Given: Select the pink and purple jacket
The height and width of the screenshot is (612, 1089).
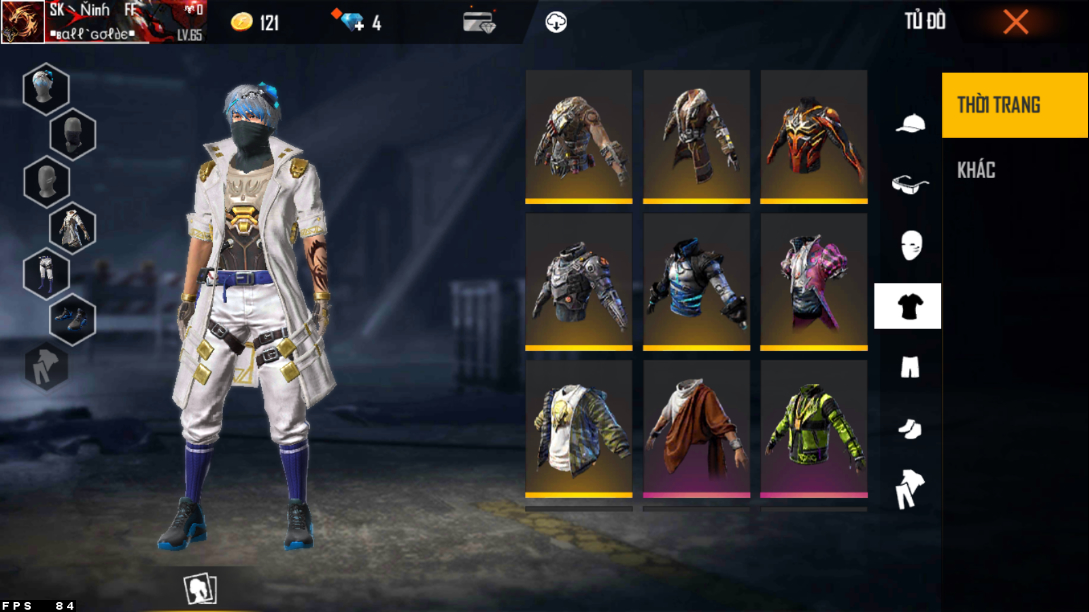Looking at the screenshot, I should [x=814, y=281].
